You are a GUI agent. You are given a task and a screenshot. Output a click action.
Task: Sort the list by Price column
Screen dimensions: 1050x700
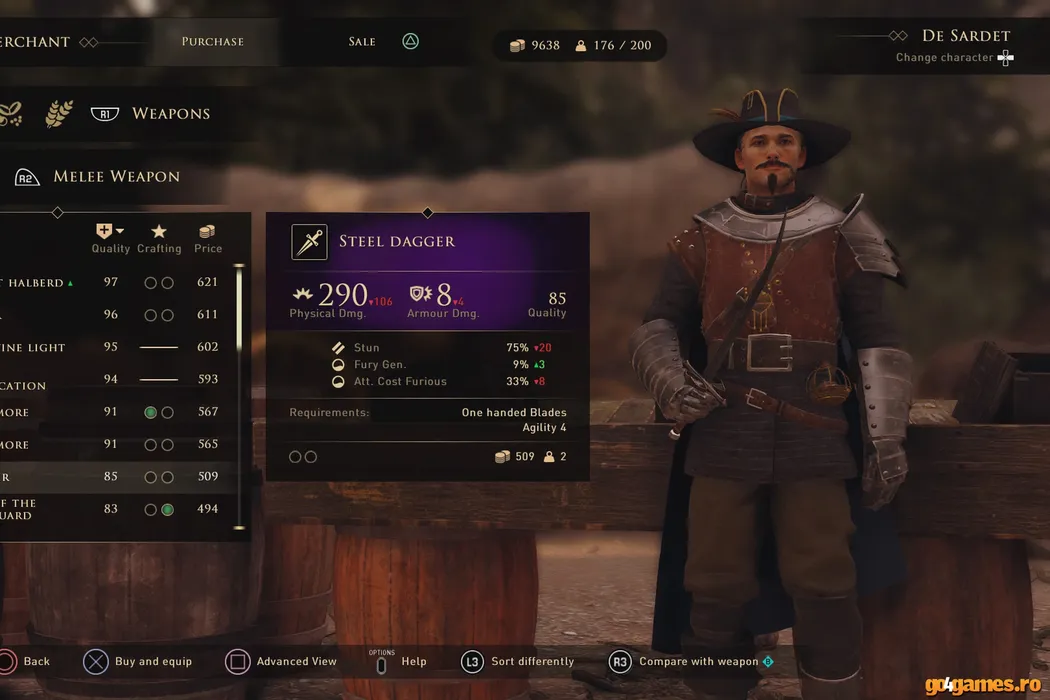click(x=208, y=239)
